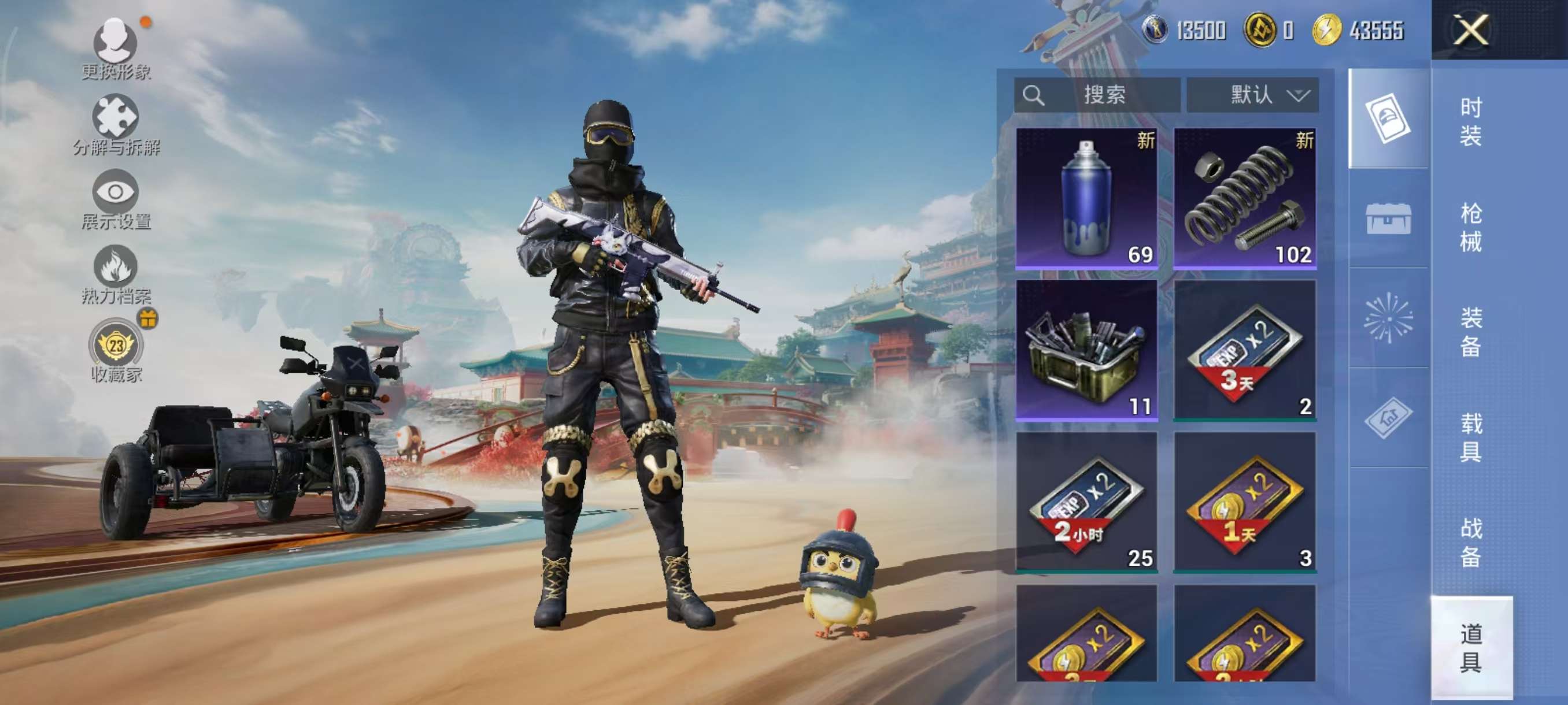Image resolution: width=1568 pixels, height=705 pixels.
Task: Open the 收藏家 collector badge
Action: (116, 351)
